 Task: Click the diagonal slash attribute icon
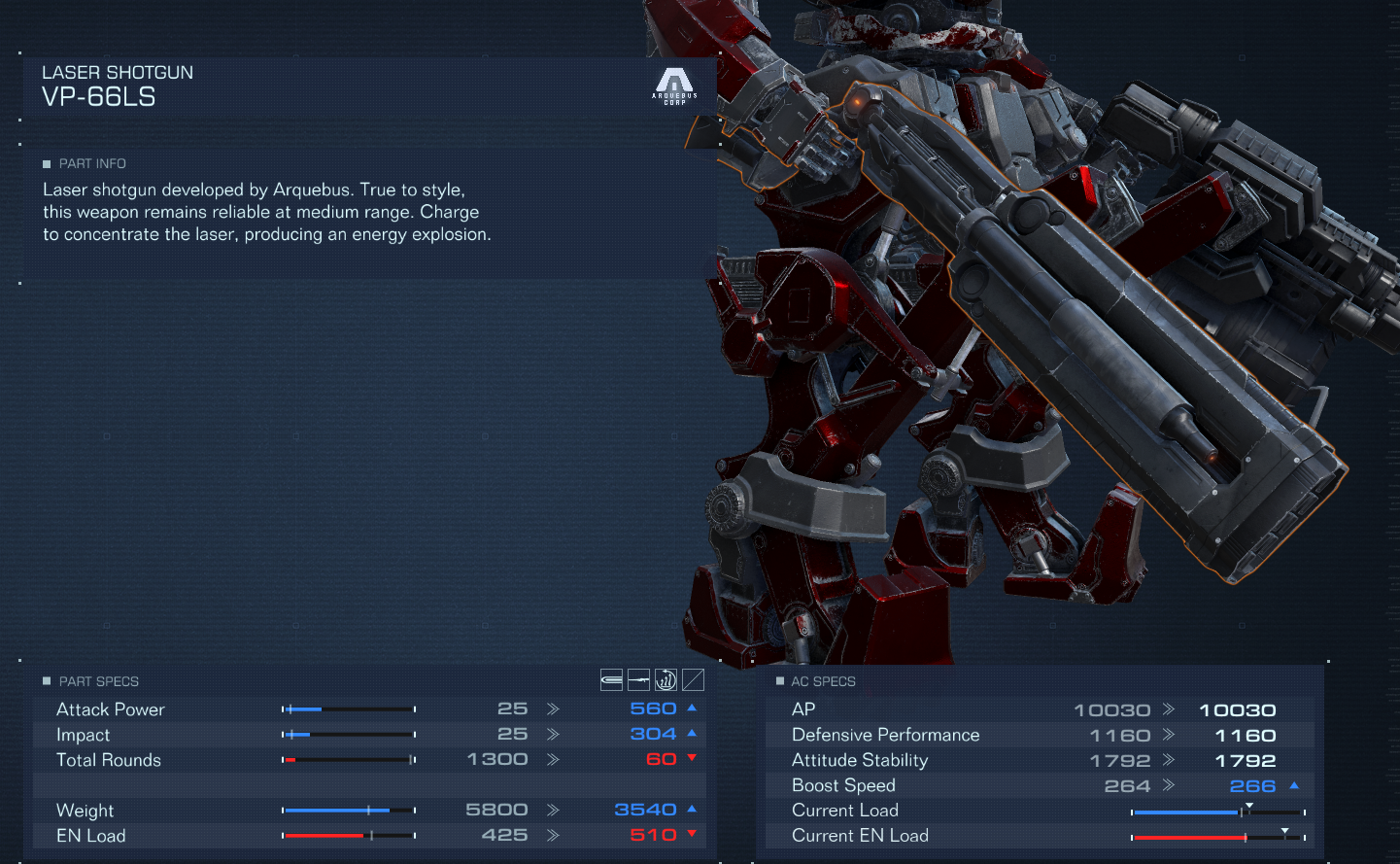692,679
